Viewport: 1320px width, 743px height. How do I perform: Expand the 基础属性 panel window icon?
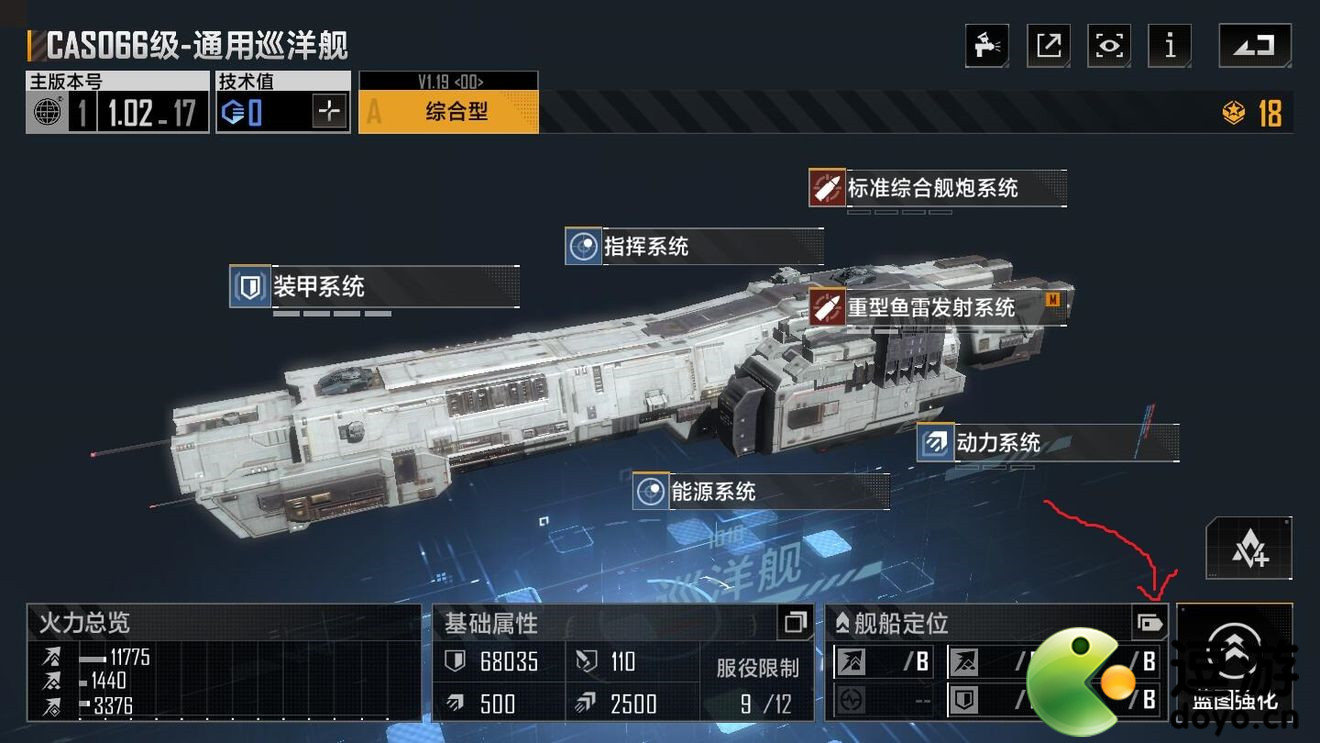click(795, 623)
